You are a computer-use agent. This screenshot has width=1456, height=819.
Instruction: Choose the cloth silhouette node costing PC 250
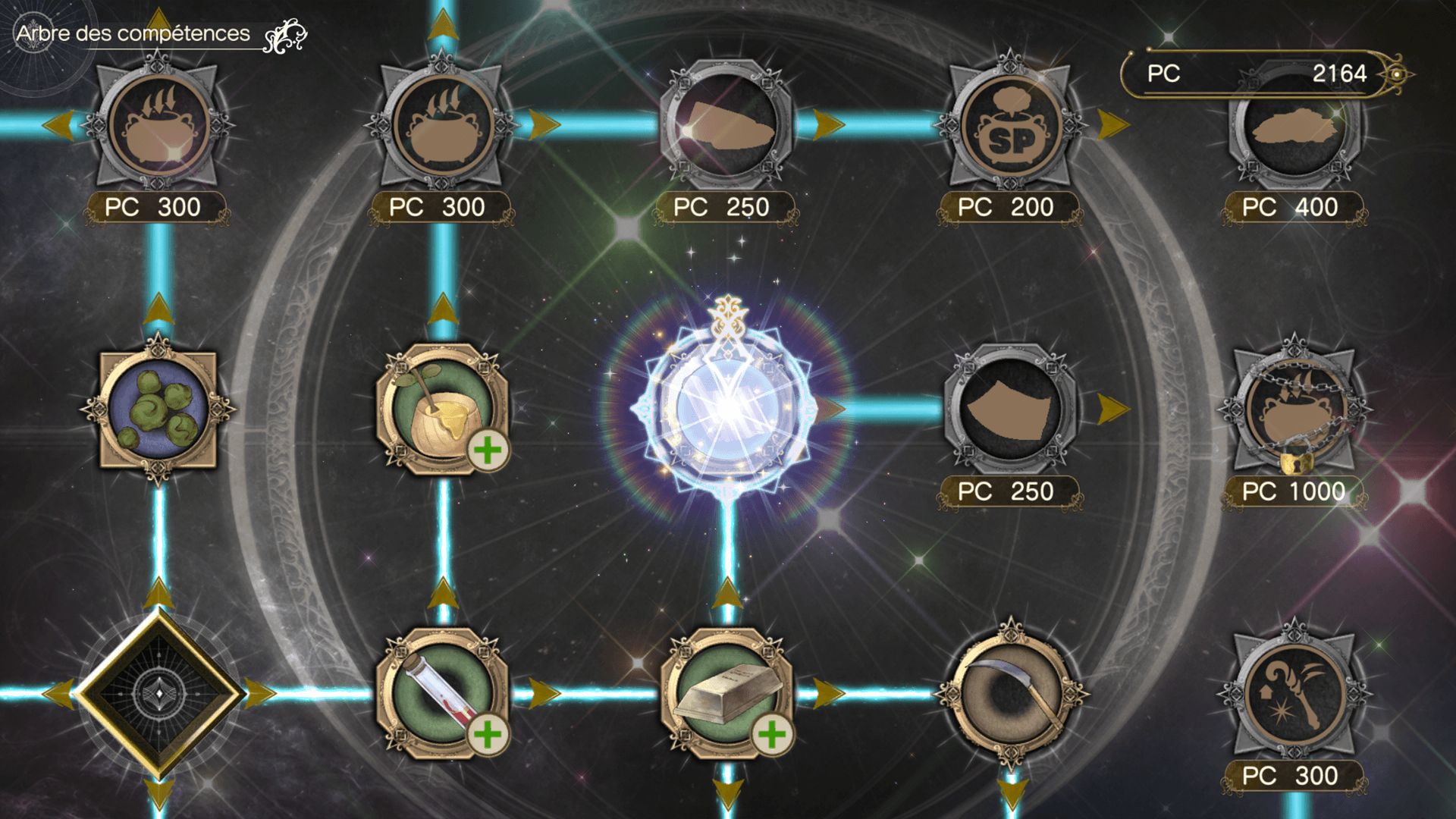[1010, 410]
